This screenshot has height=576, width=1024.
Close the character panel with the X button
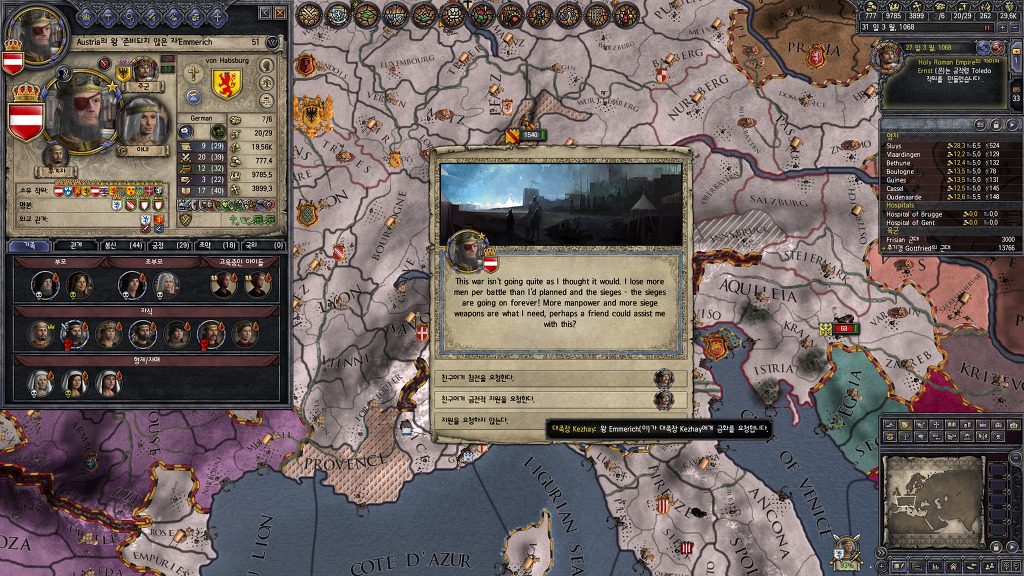tap(280, 12)
